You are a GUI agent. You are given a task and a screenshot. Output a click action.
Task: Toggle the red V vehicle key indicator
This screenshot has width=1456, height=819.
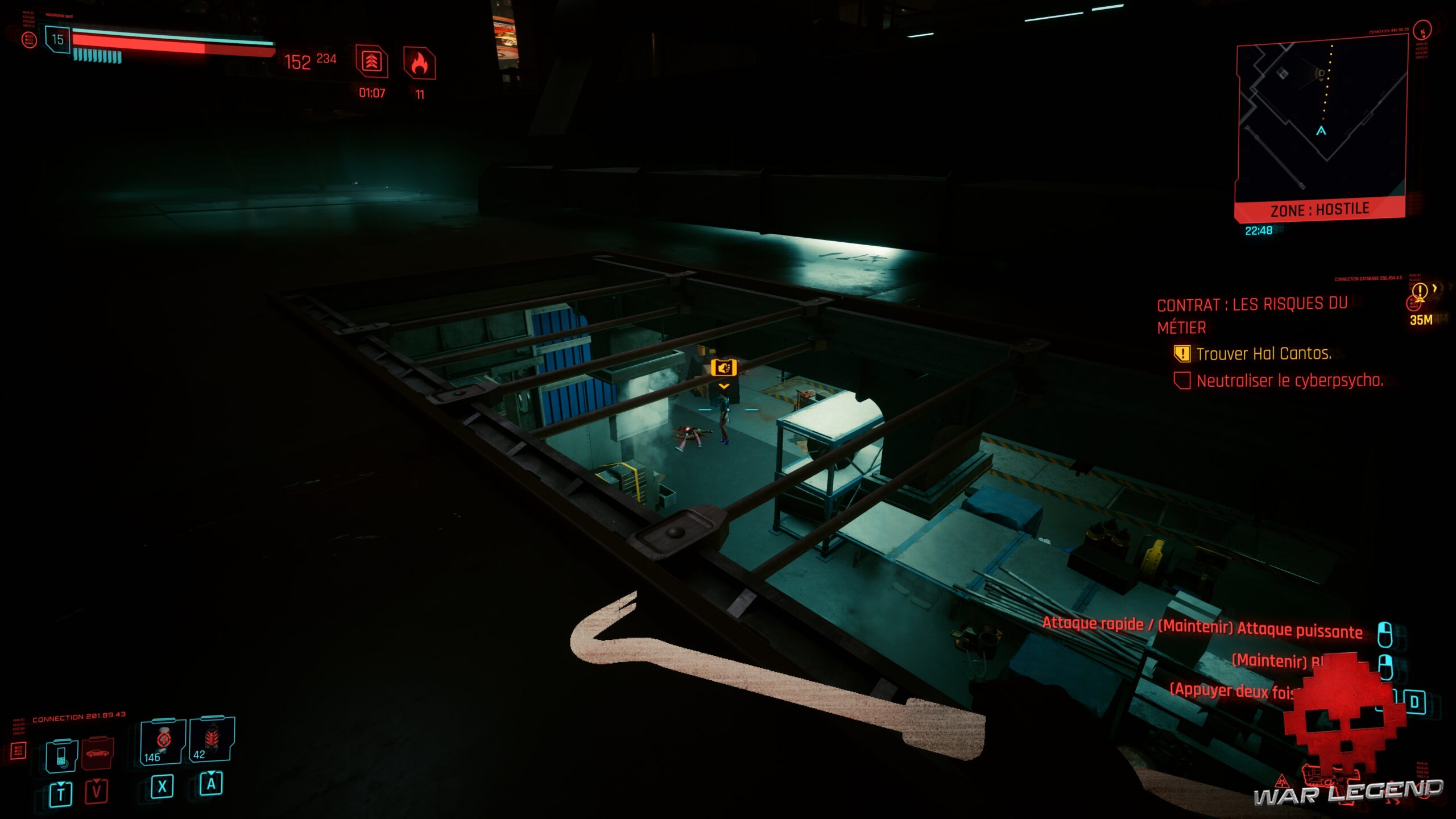tap(97, 792)
